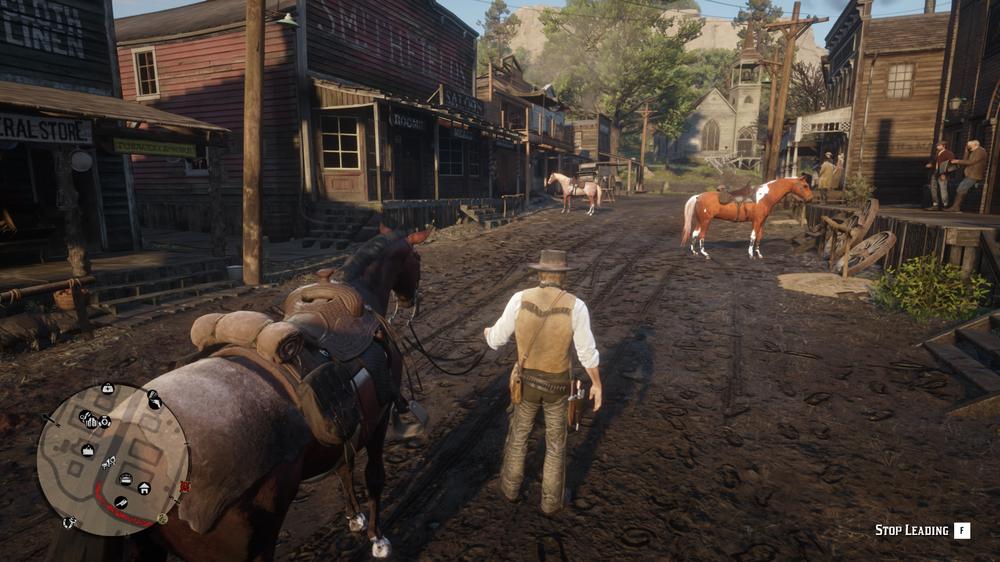Click the red marker on minimap edge
Screen dimensions: 1000x562
185,486
